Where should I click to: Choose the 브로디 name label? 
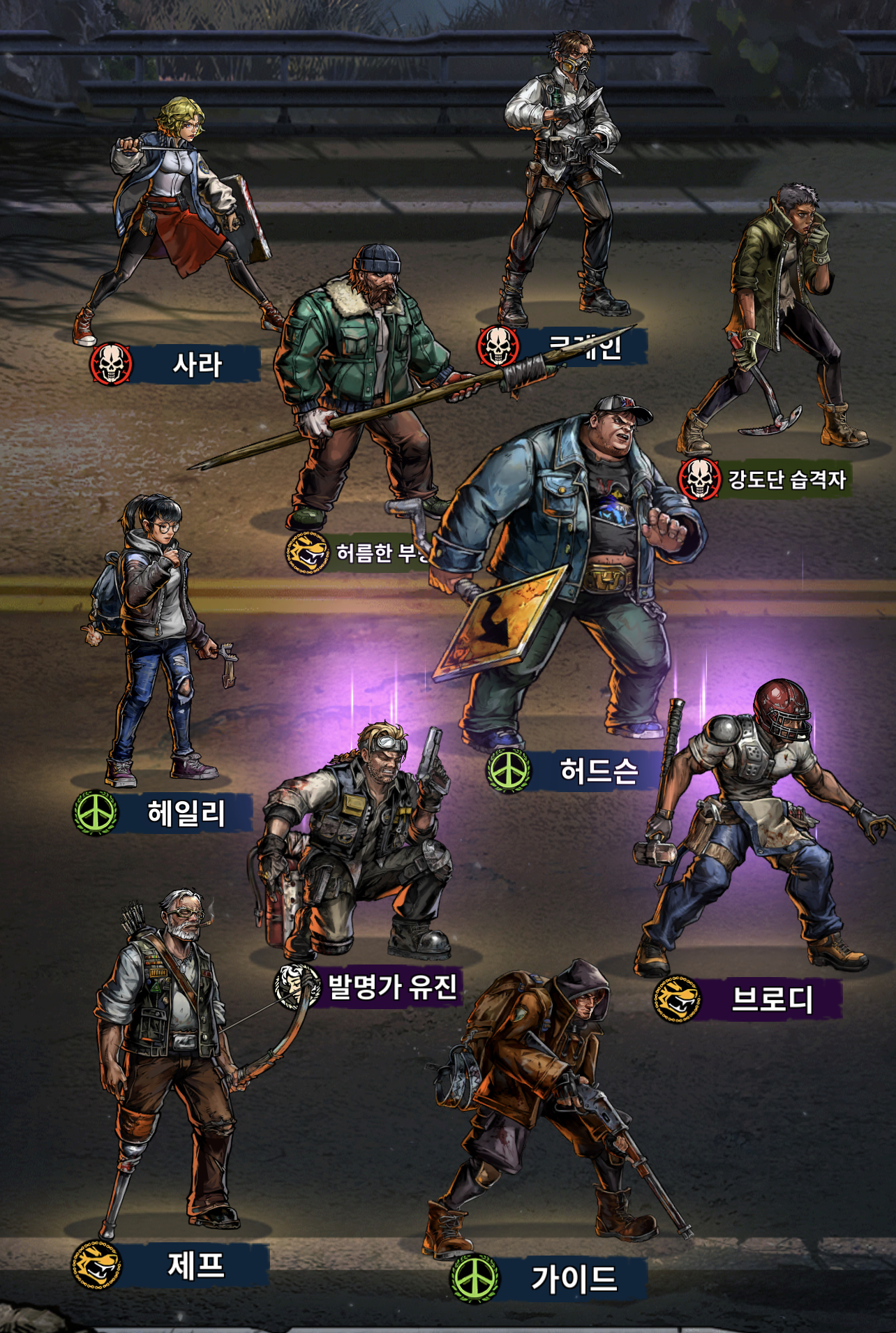(772, 999)
